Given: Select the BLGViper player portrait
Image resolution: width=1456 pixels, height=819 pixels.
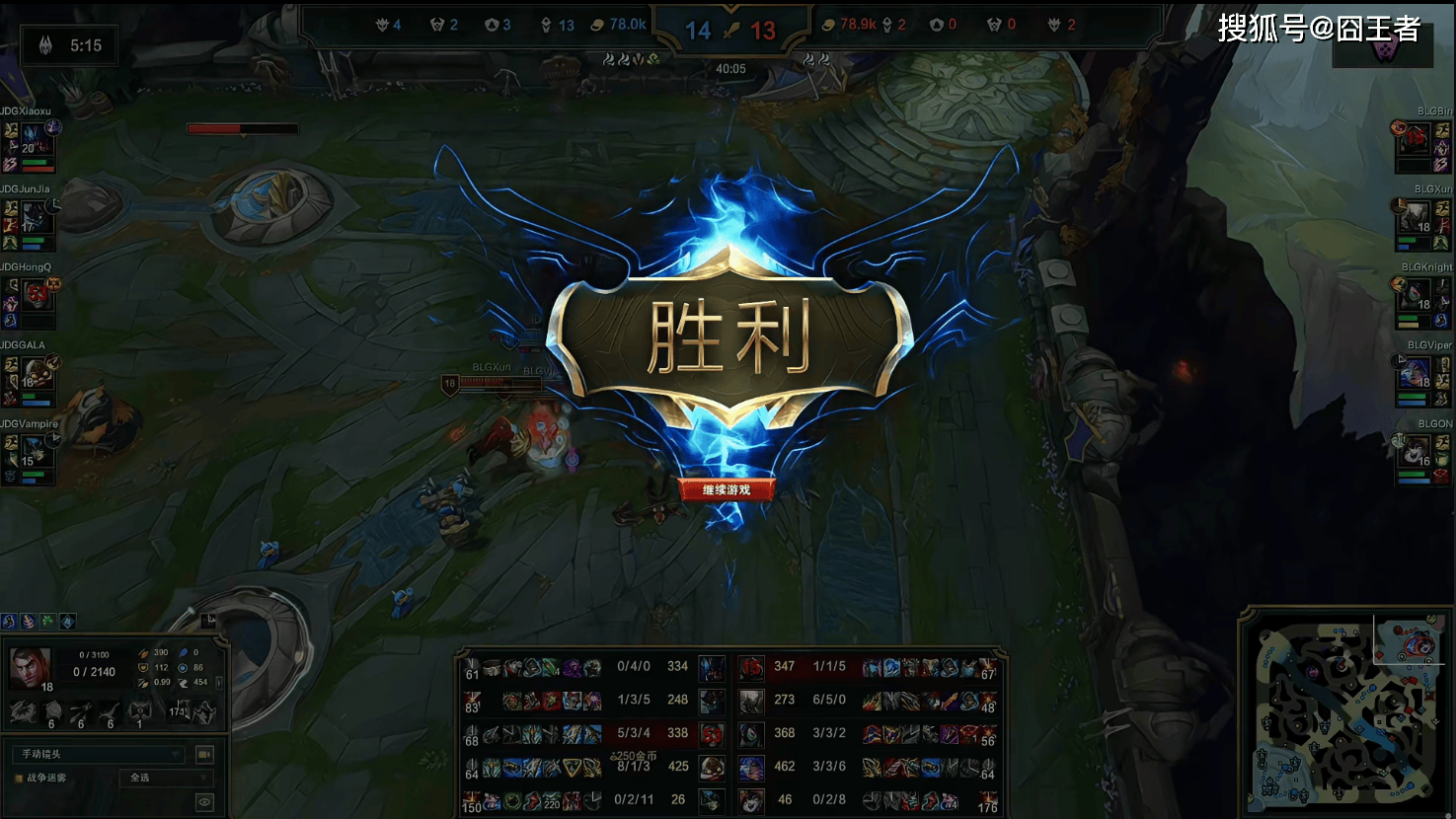Looking at the screenshot, I should point(1416,372).
